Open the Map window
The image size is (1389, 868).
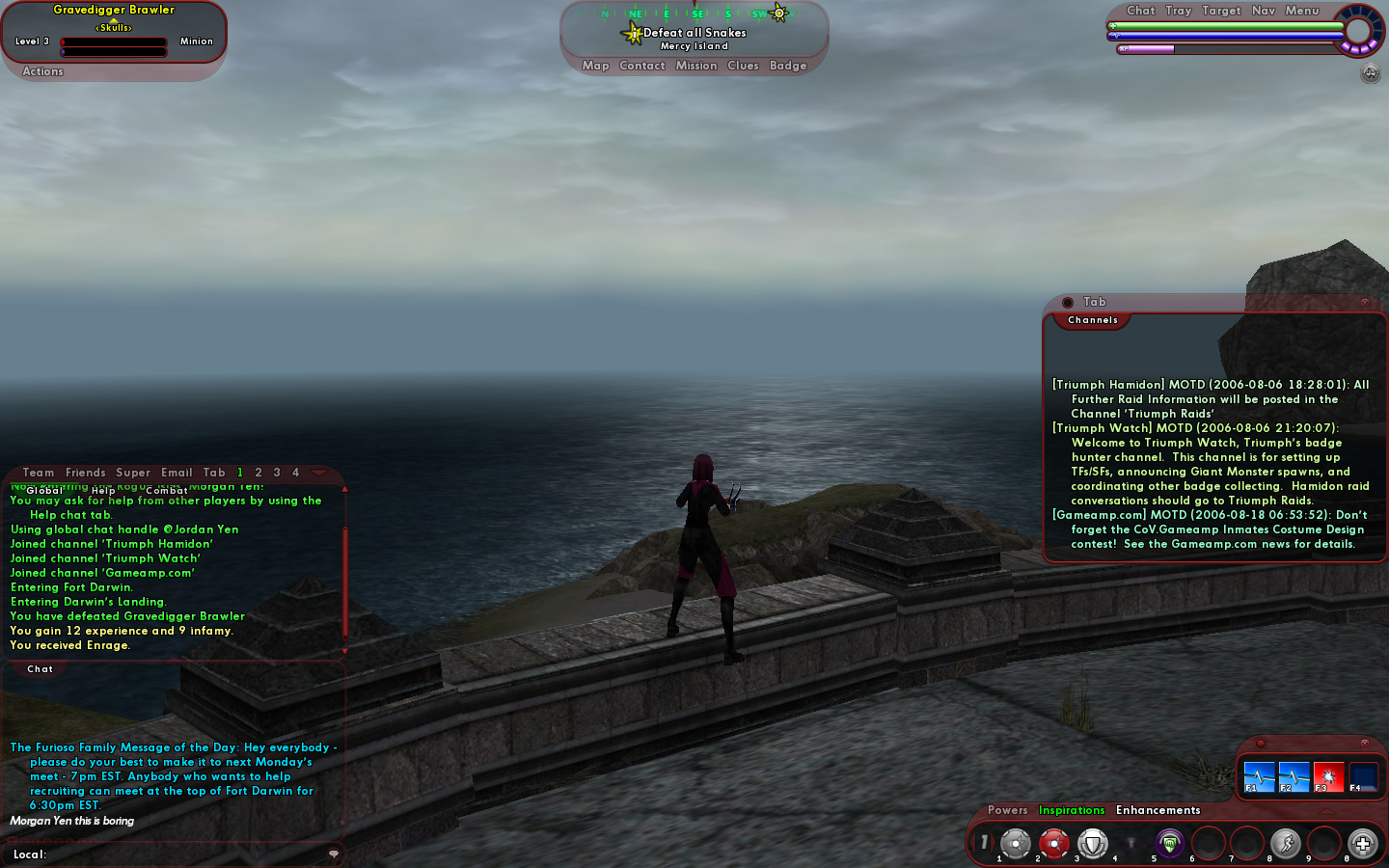595,66
